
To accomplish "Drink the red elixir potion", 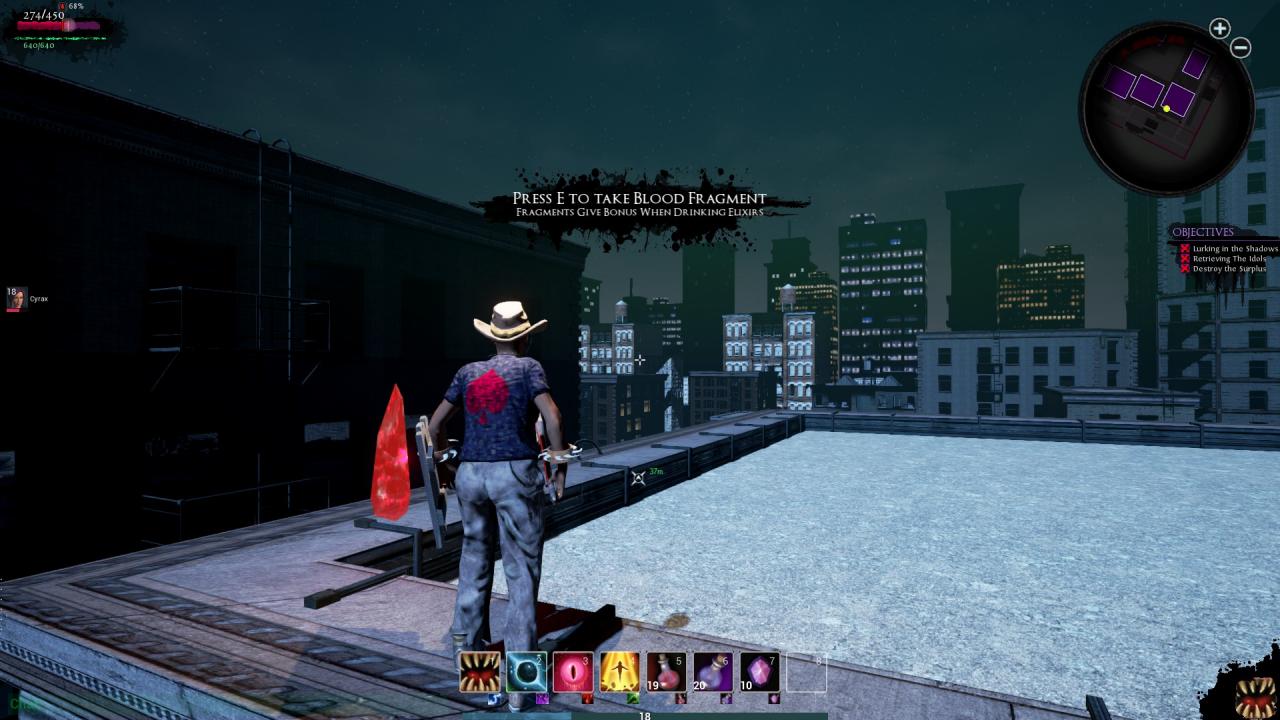I will (666, 672).
